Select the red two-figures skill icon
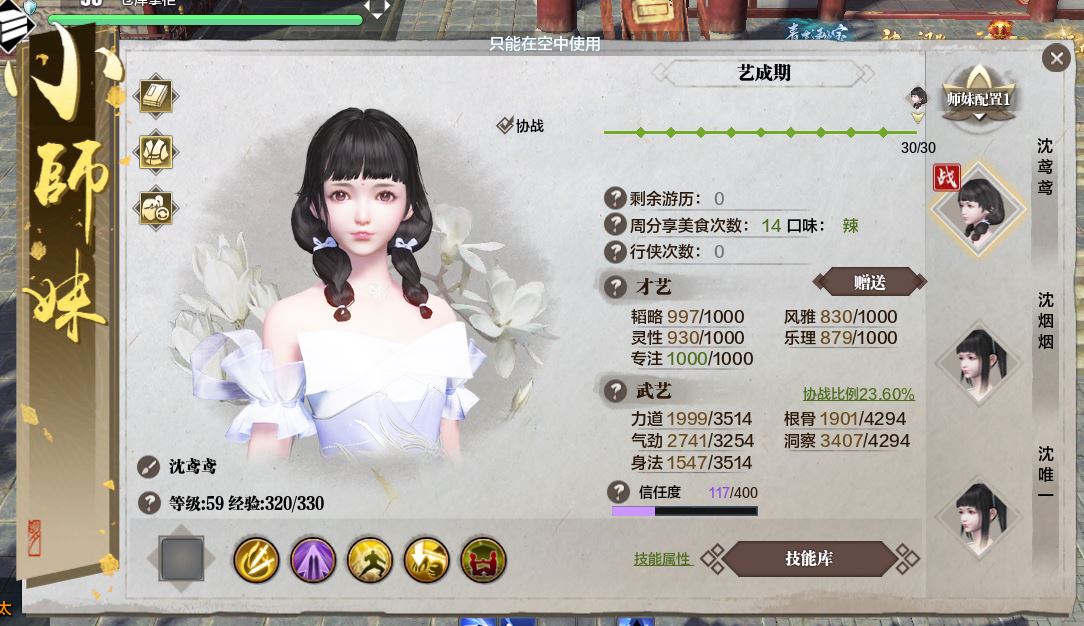This screenshot has height=626, width=1084. tap(483, 559)
